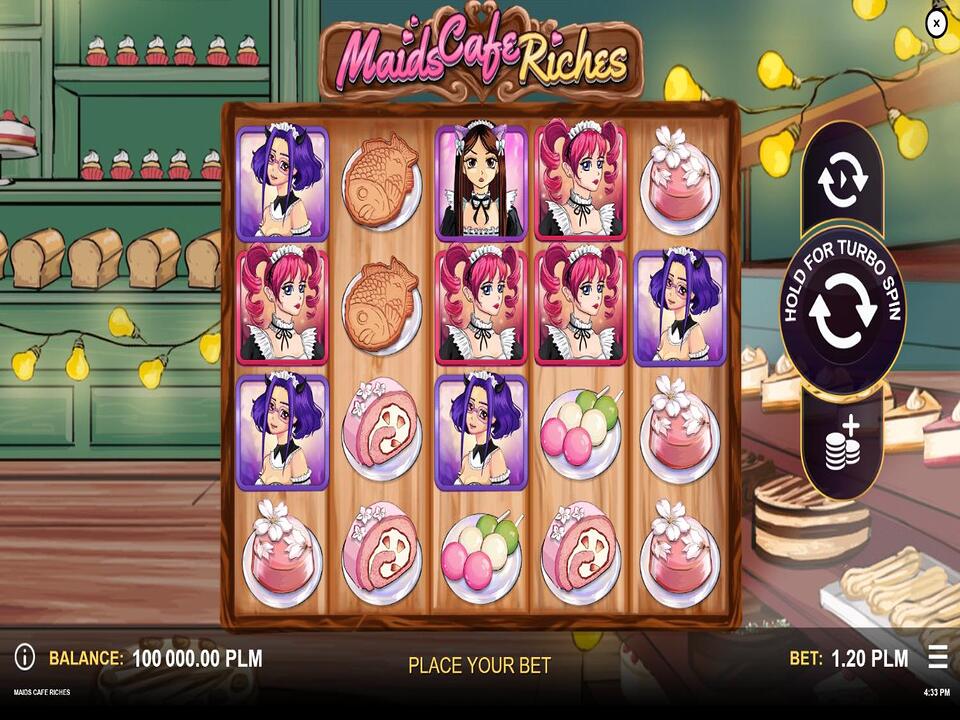Open bet settings with the coin stack icon
Screen dimensions: 960x720
pos(842,442)
